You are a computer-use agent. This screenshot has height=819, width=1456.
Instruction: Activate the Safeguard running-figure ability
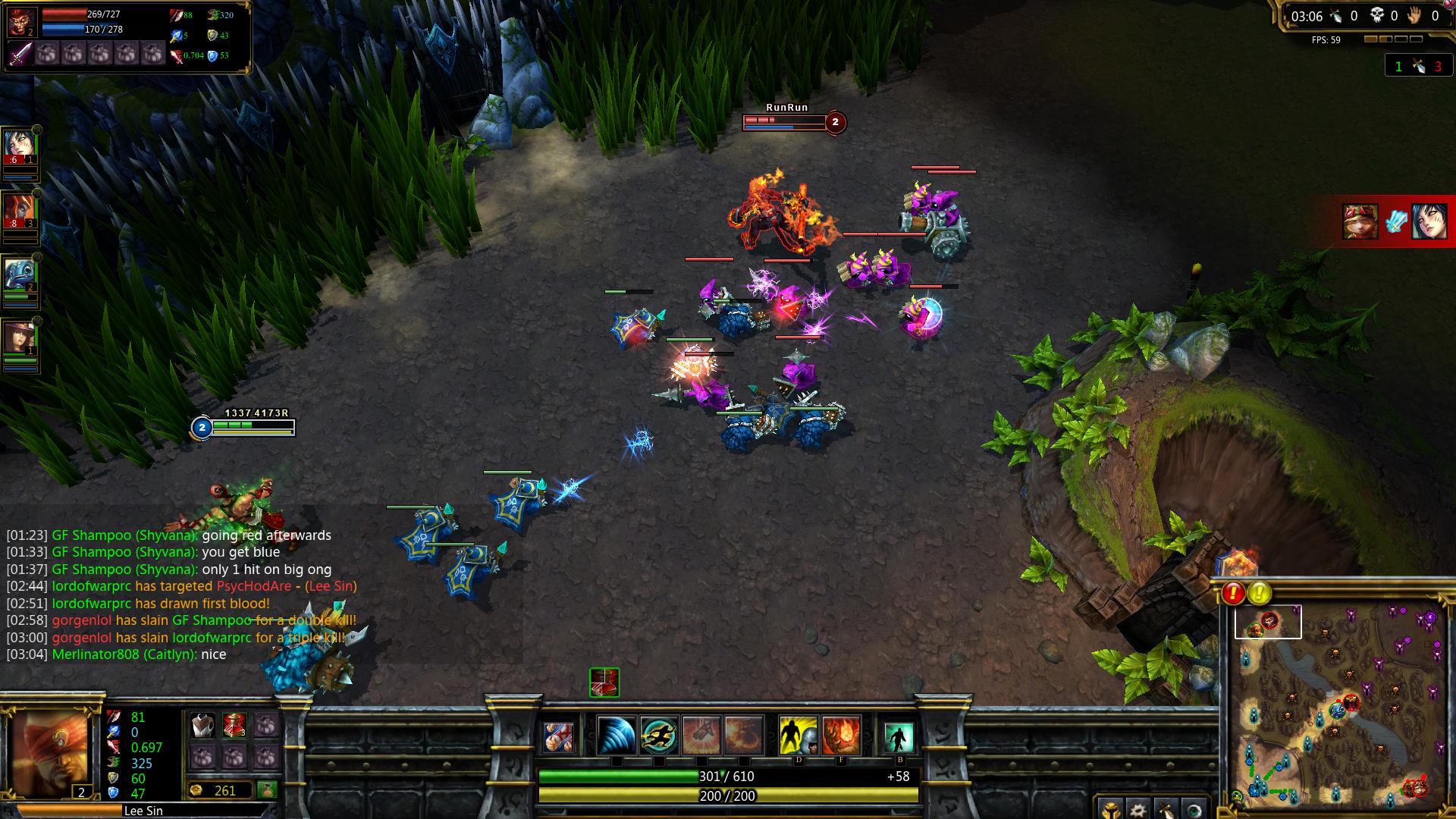click(x=658, y=736)
